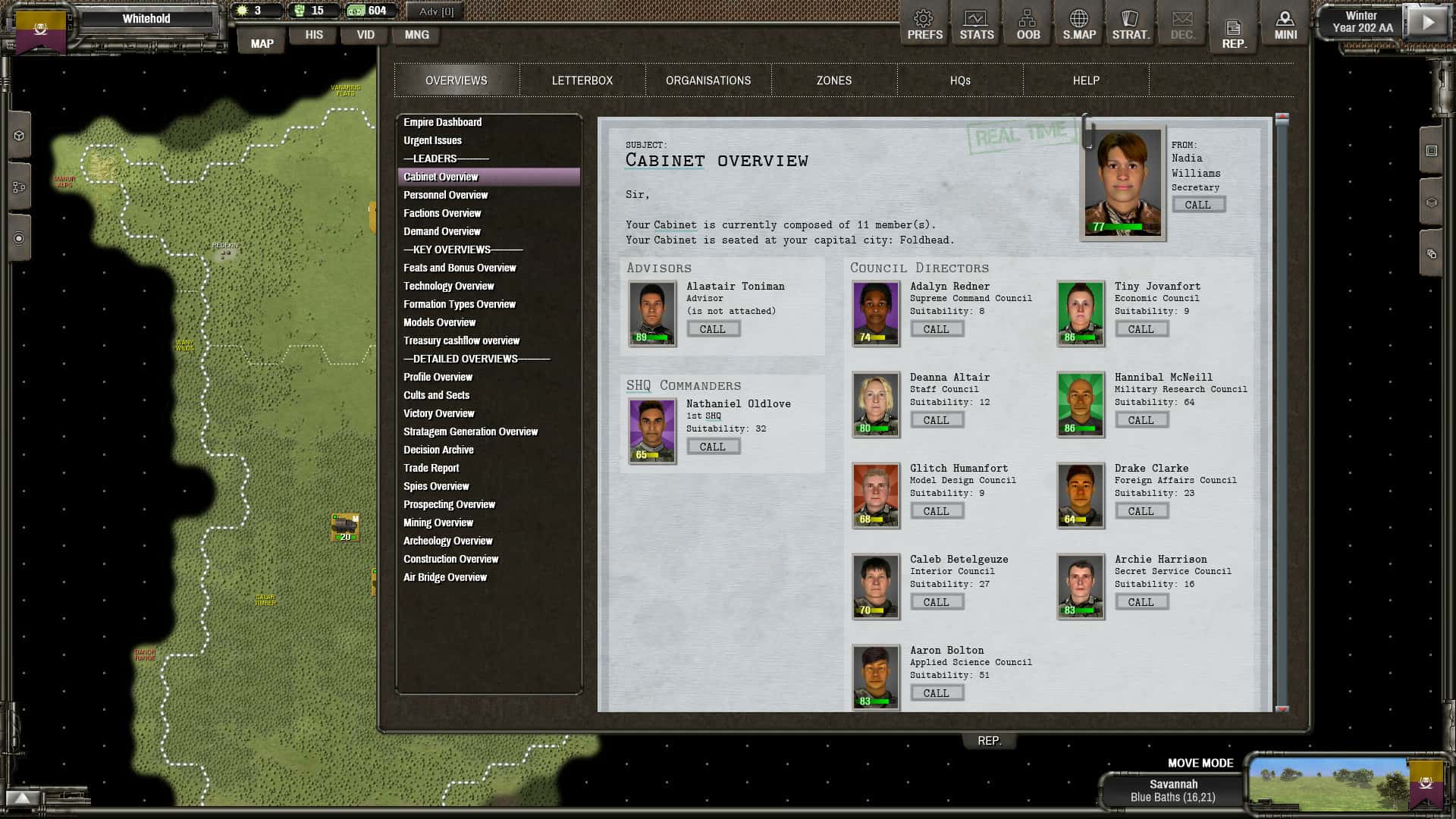Open the OOB order of battle icon

click(x=1028, y=23)
